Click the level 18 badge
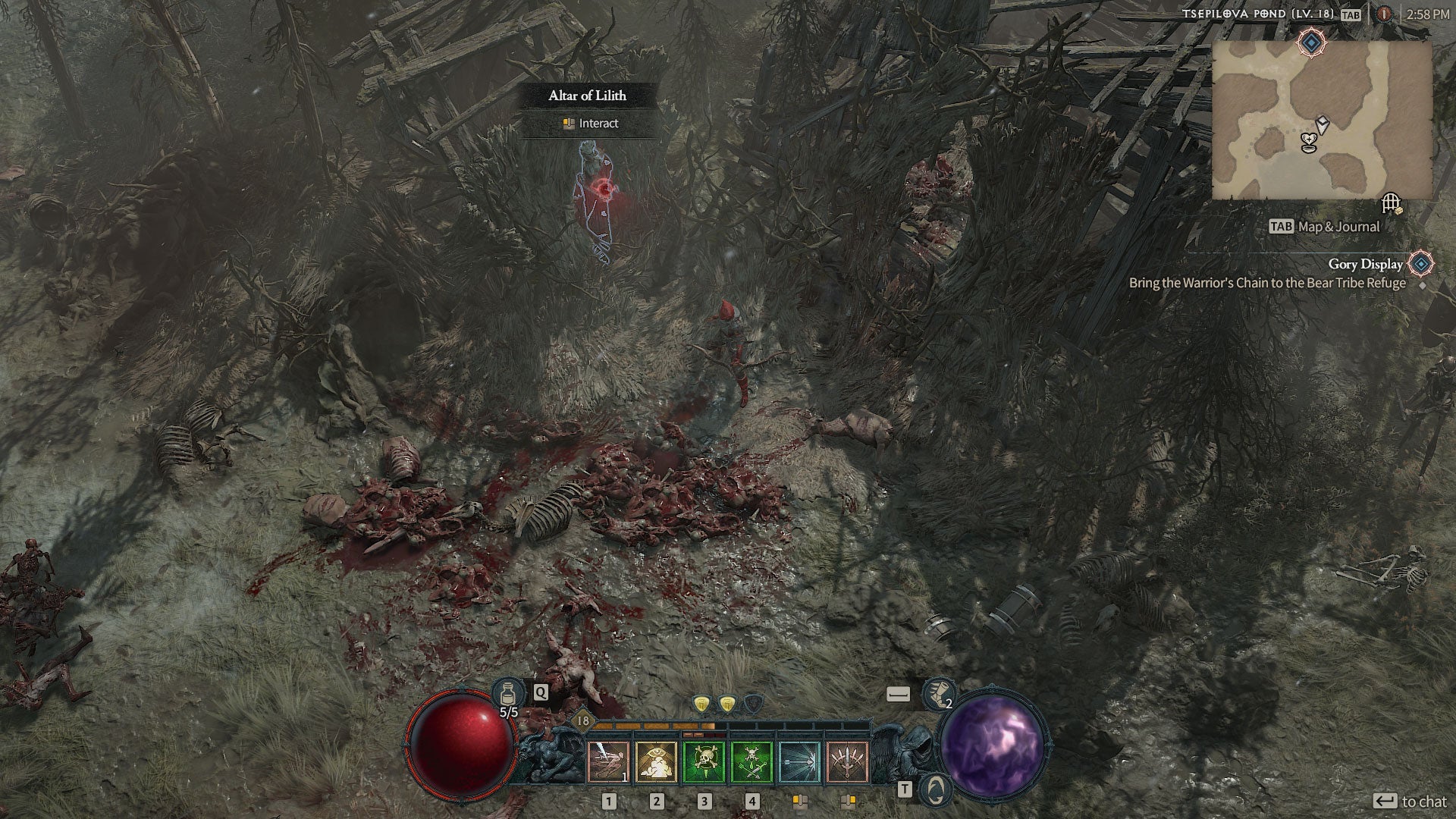This screenshot has width=1456, height=819. 582,720
